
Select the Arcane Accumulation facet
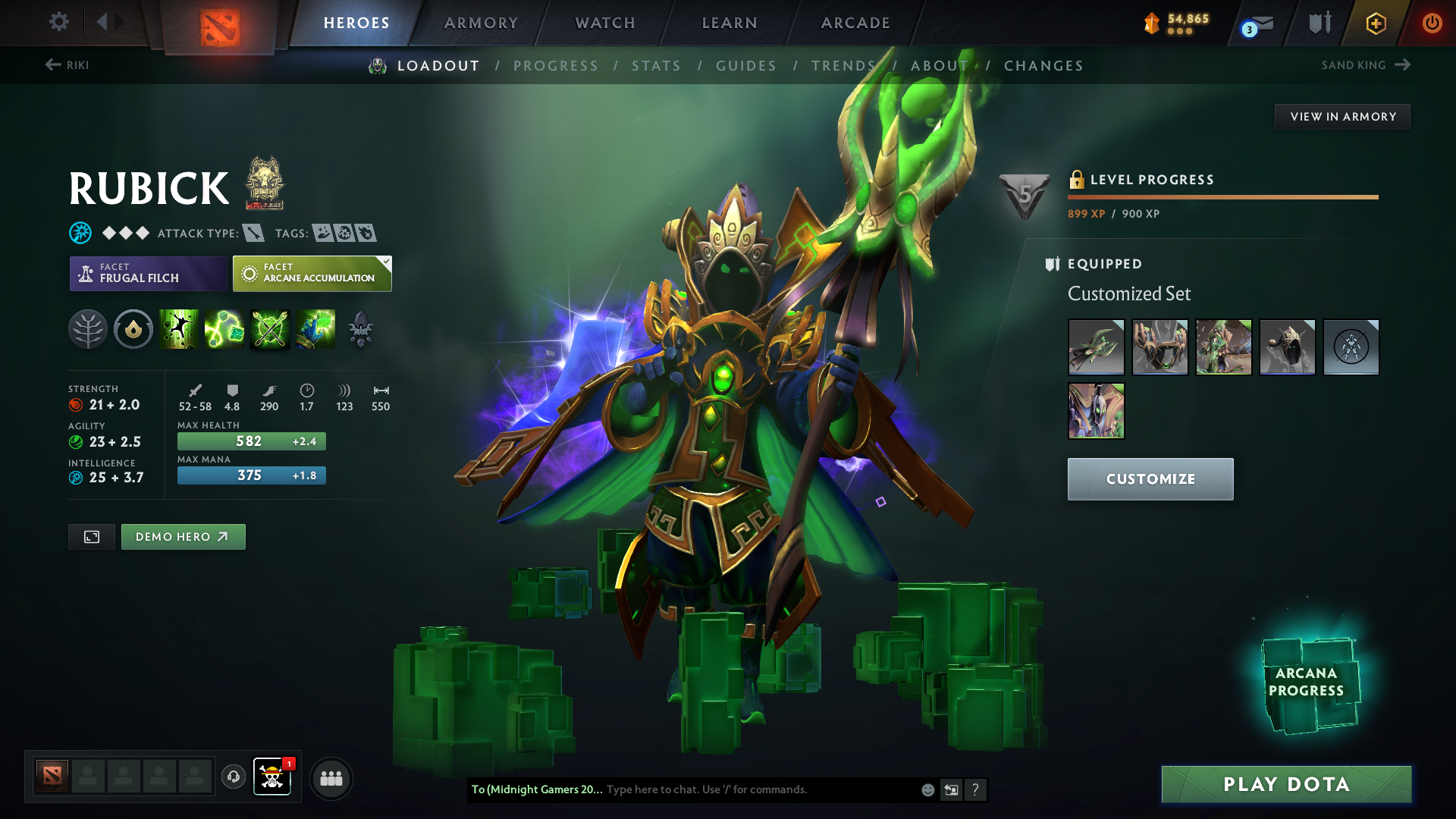pos(311,273)
